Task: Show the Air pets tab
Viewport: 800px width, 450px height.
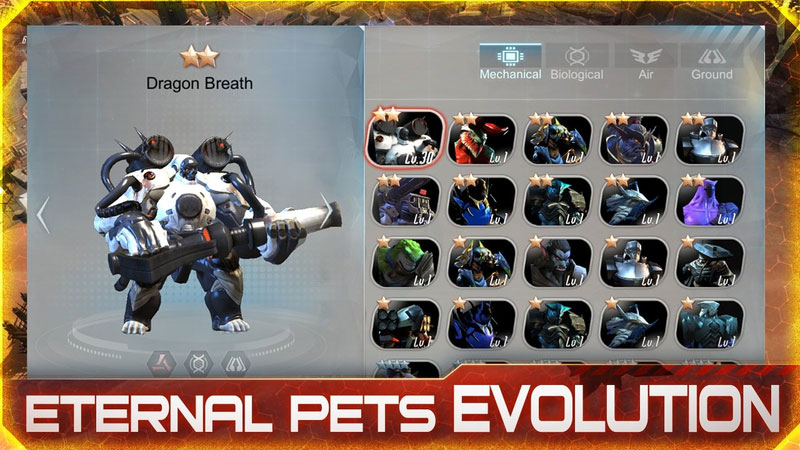Action: 644,62
